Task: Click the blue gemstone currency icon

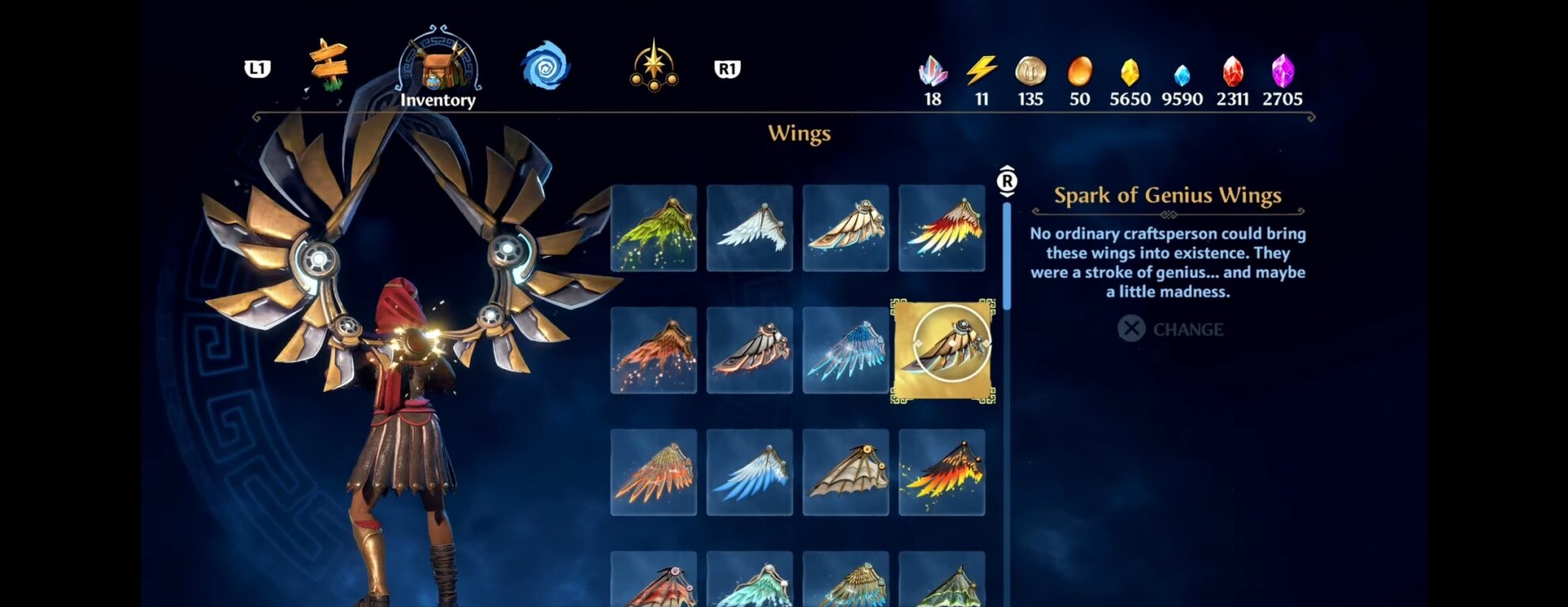Action: (1181, 73)
